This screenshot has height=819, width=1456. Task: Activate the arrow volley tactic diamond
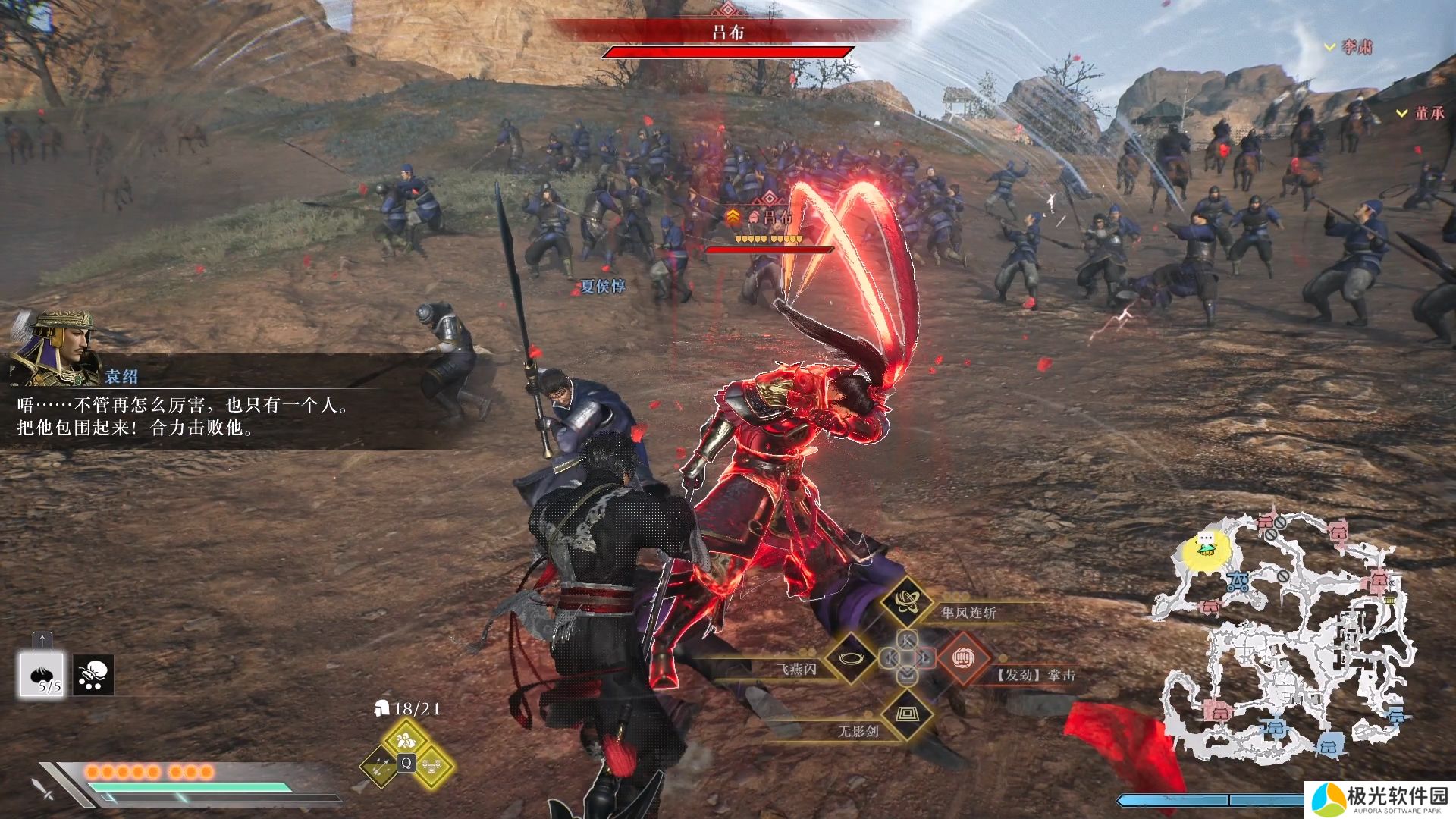coord(379,767)
